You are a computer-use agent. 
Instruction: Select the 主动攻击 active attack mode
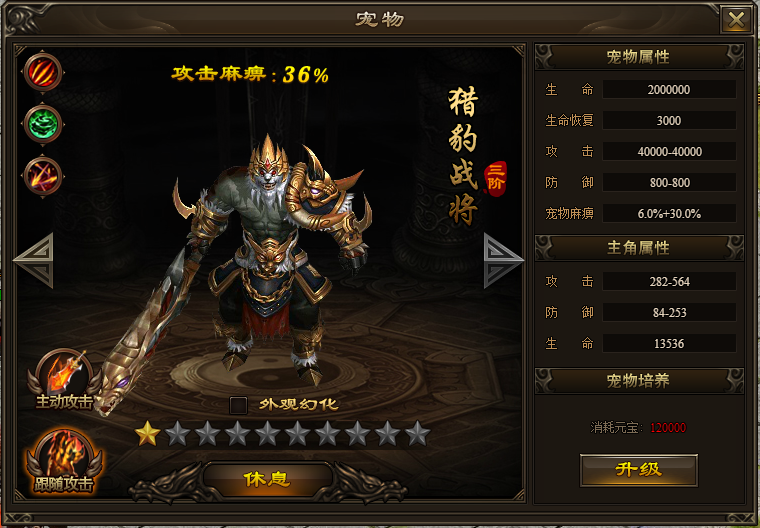pyautogui.click(x=65, y=378)
